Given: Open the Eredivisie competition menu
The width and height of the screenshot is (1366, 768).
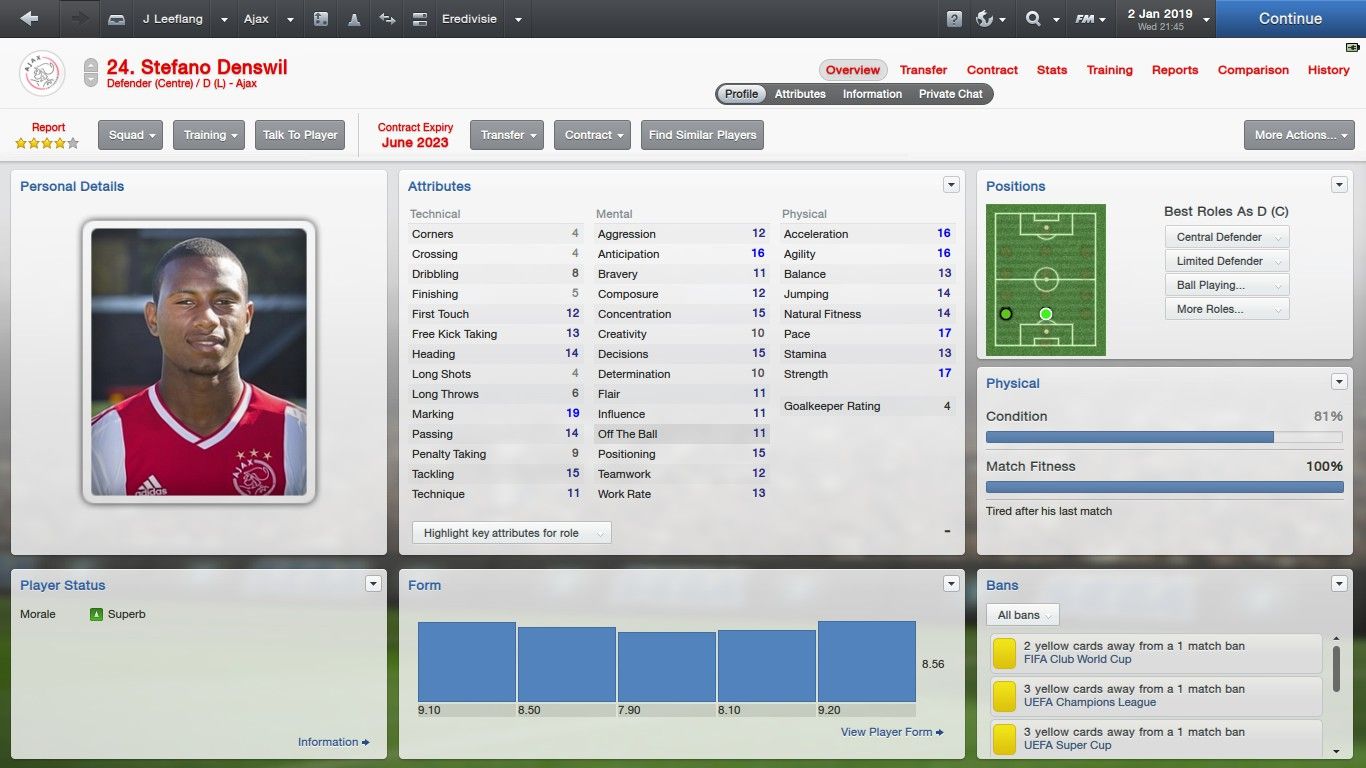Looking at the screenshot, I should [x=518, y=19].
